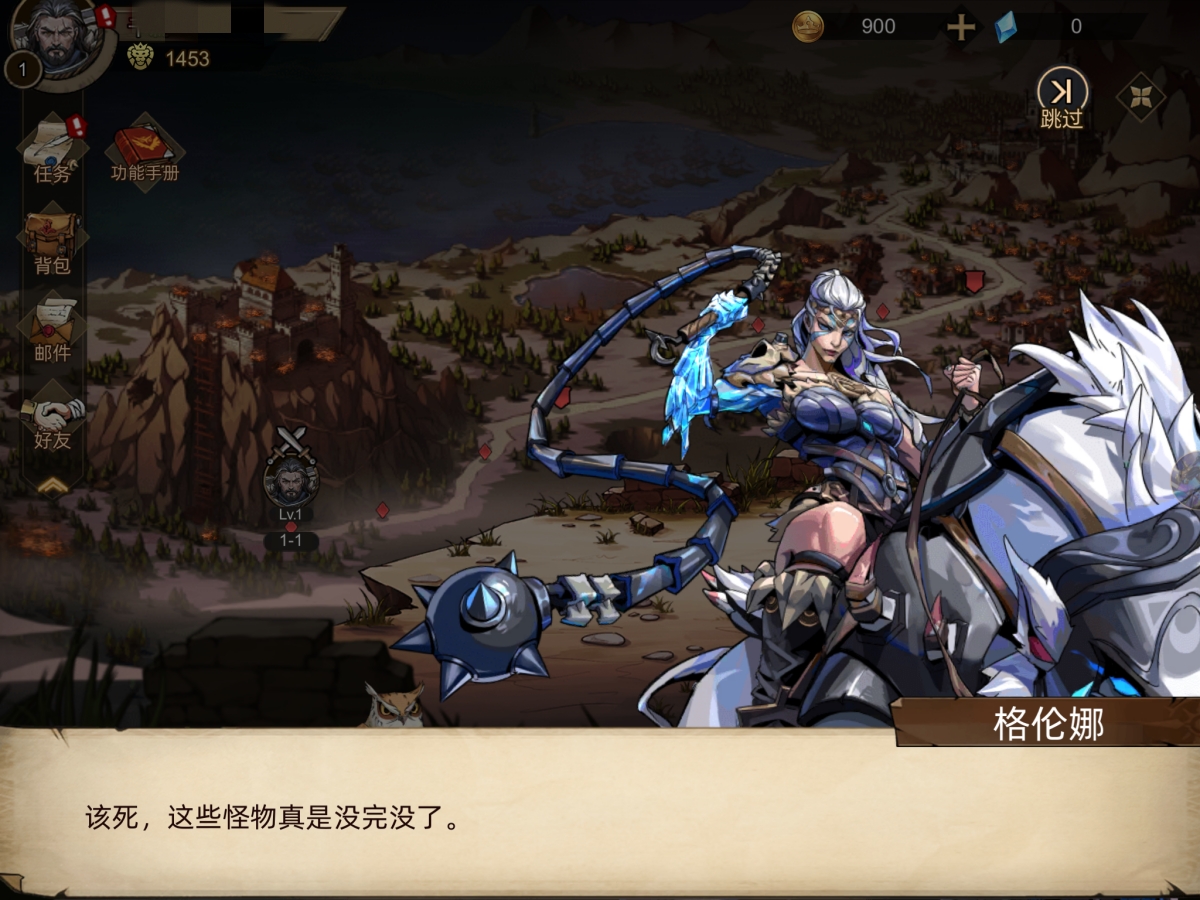
Task: Skip the dialogue with the 跳过 button
Action: [1062, 98]
